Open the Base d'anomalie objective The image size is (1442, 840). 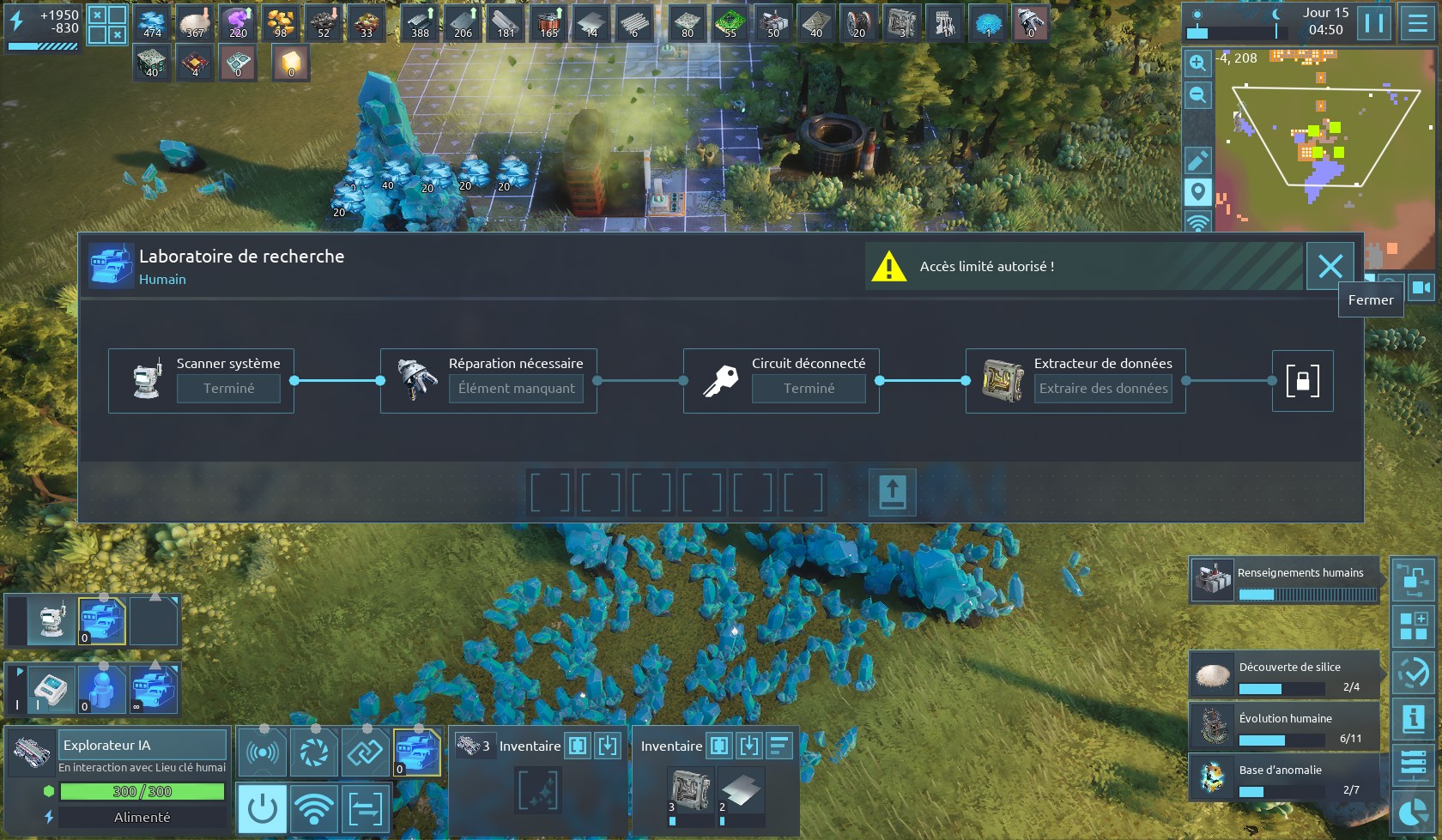point(1284,777)
